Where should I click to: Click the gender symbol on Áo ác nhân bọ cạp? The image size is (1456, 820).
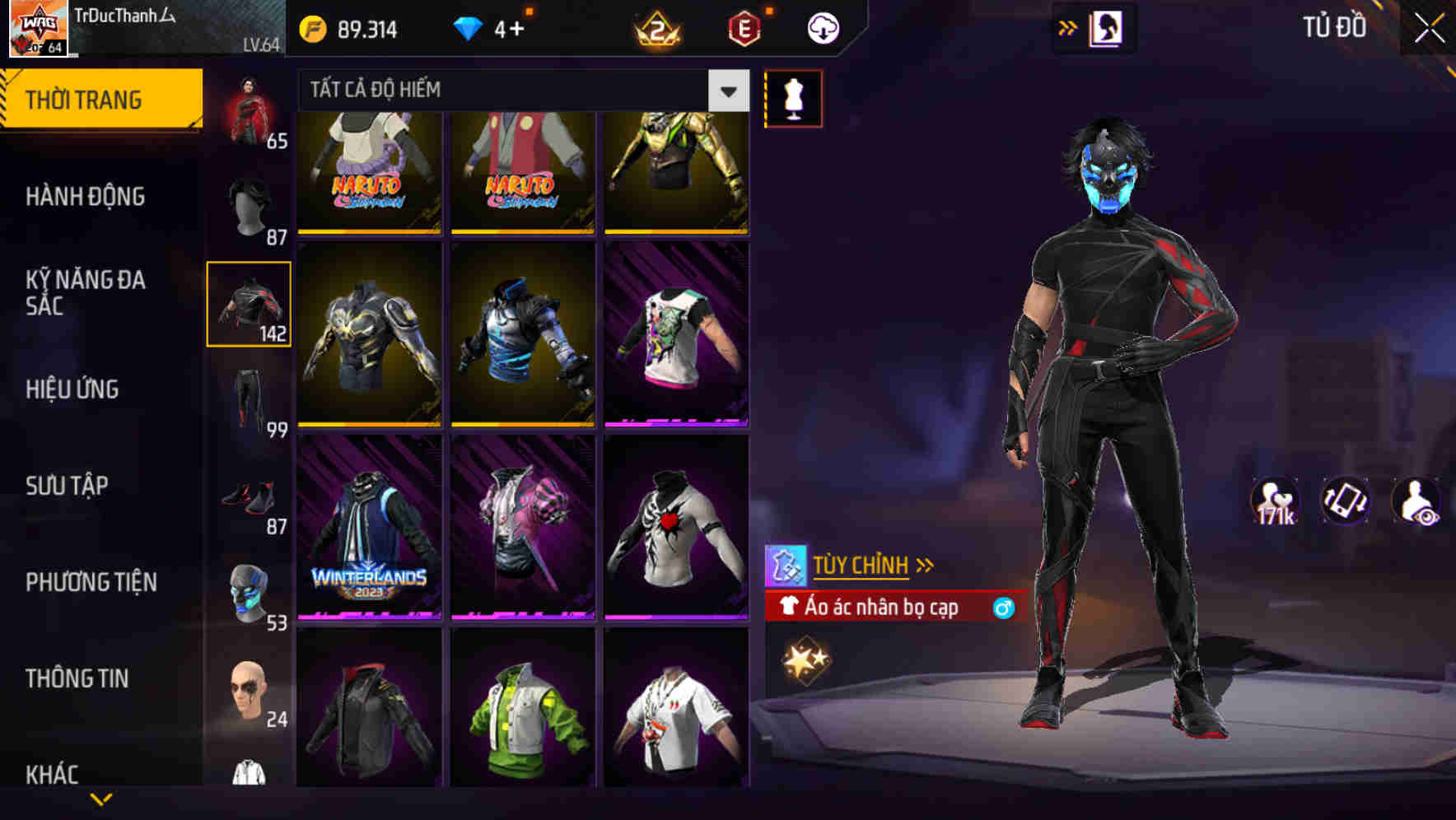click(1003, 608)
